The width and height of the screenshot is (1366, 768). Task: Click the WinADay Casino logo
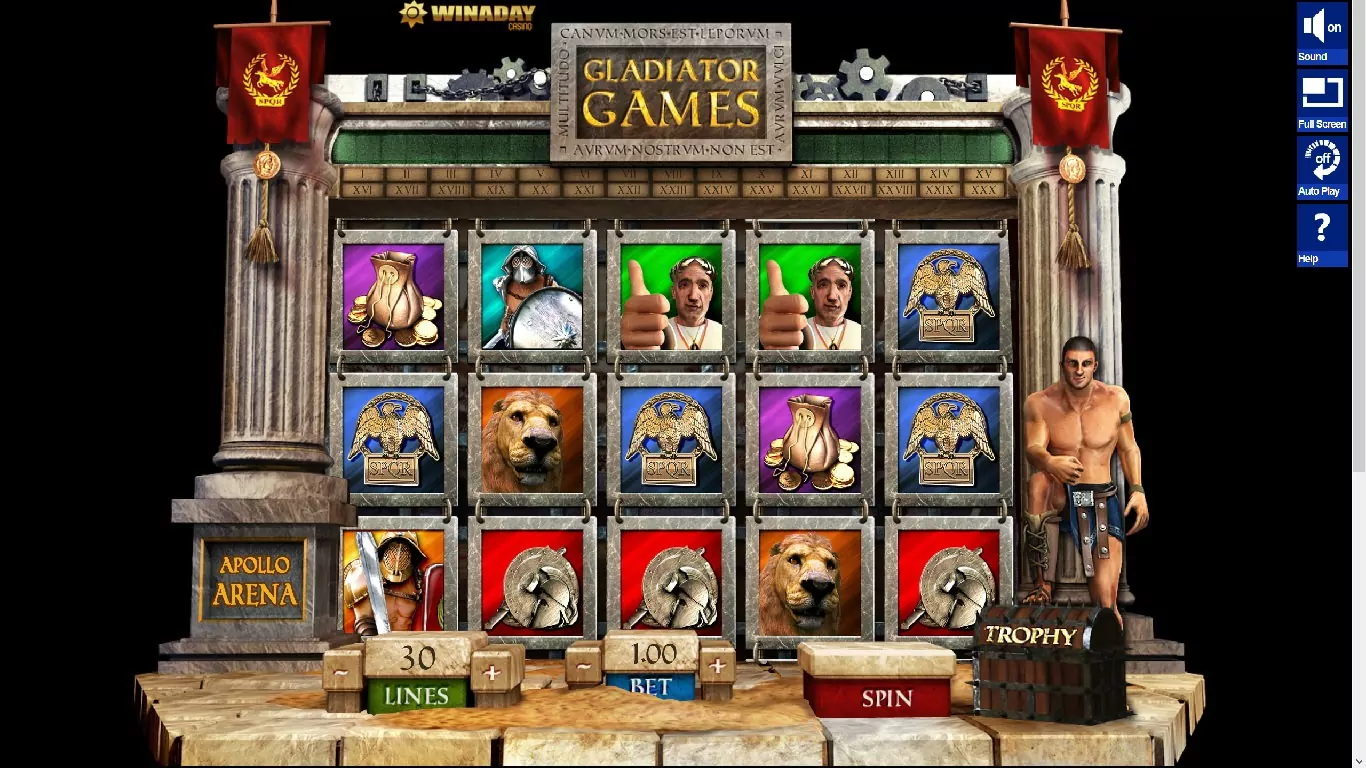pyautogui.click(x=467, y=15)
